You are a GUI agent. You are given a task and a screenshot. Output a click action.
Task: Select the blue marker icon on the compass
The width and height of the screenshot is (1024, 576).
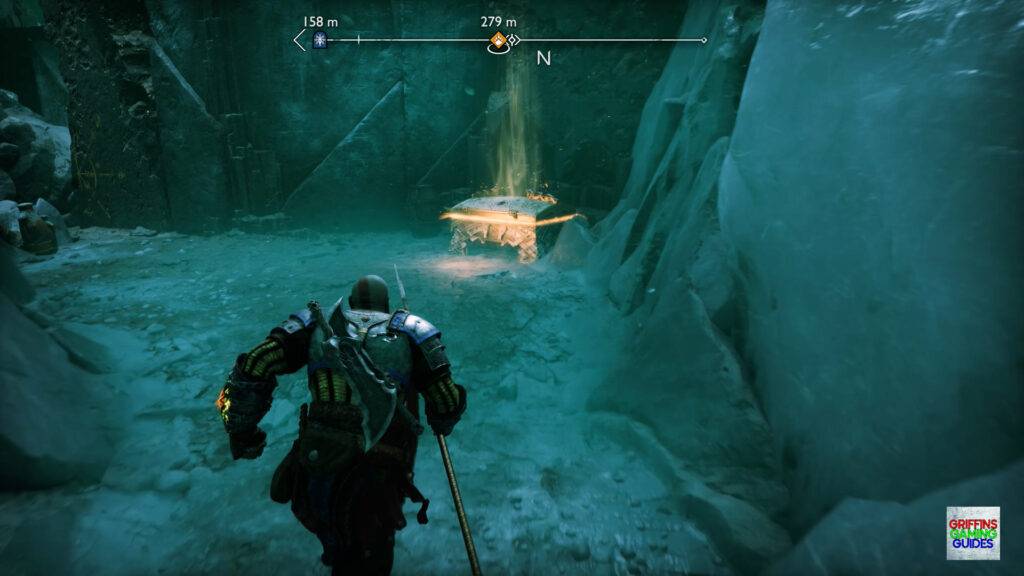point(319,40)
